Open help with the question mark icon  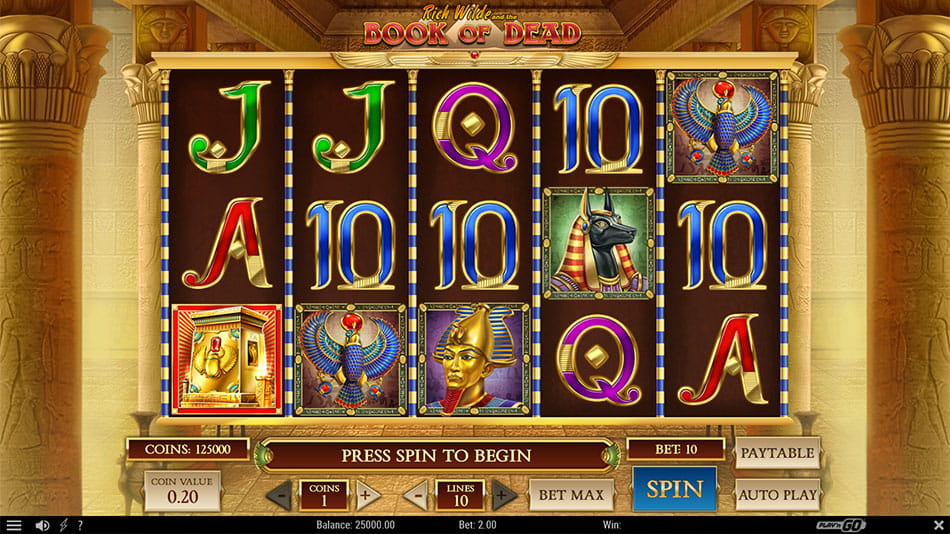click(x=80, y=525)
